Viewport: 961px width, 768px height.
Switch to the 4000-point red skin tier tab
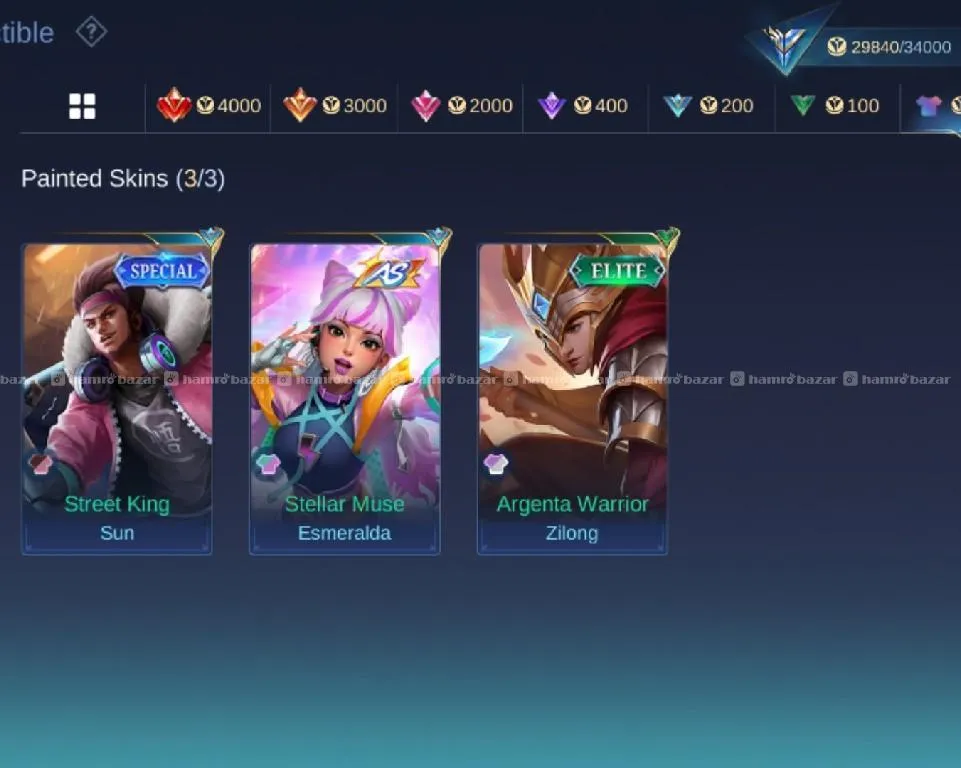tap(209, 106)
